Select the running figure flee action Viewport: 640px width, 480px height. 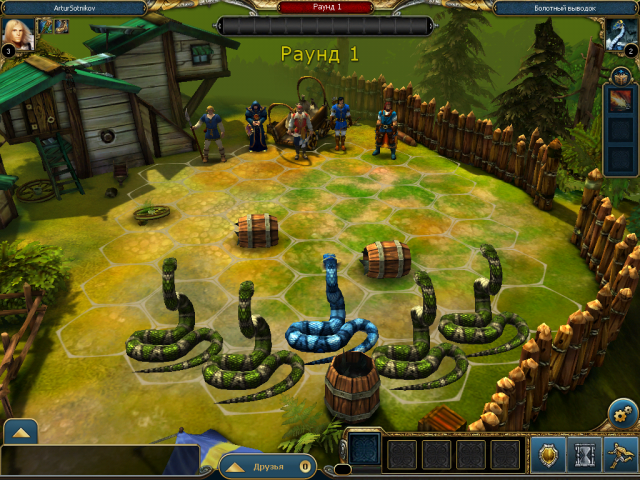click(x=620, y=455)
